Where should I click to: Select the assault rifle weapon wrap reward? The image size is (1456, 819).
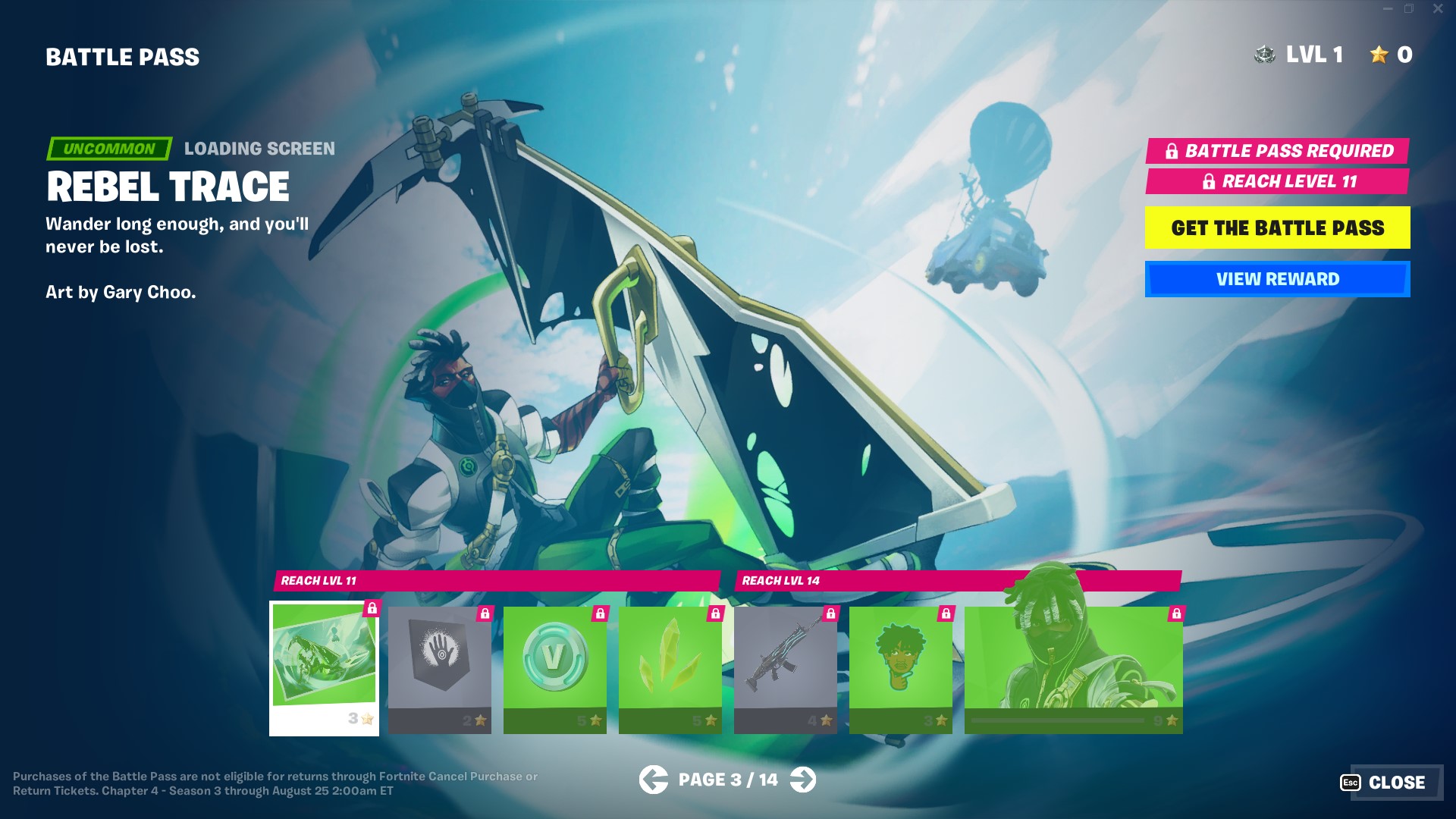(x=786, y=667)
